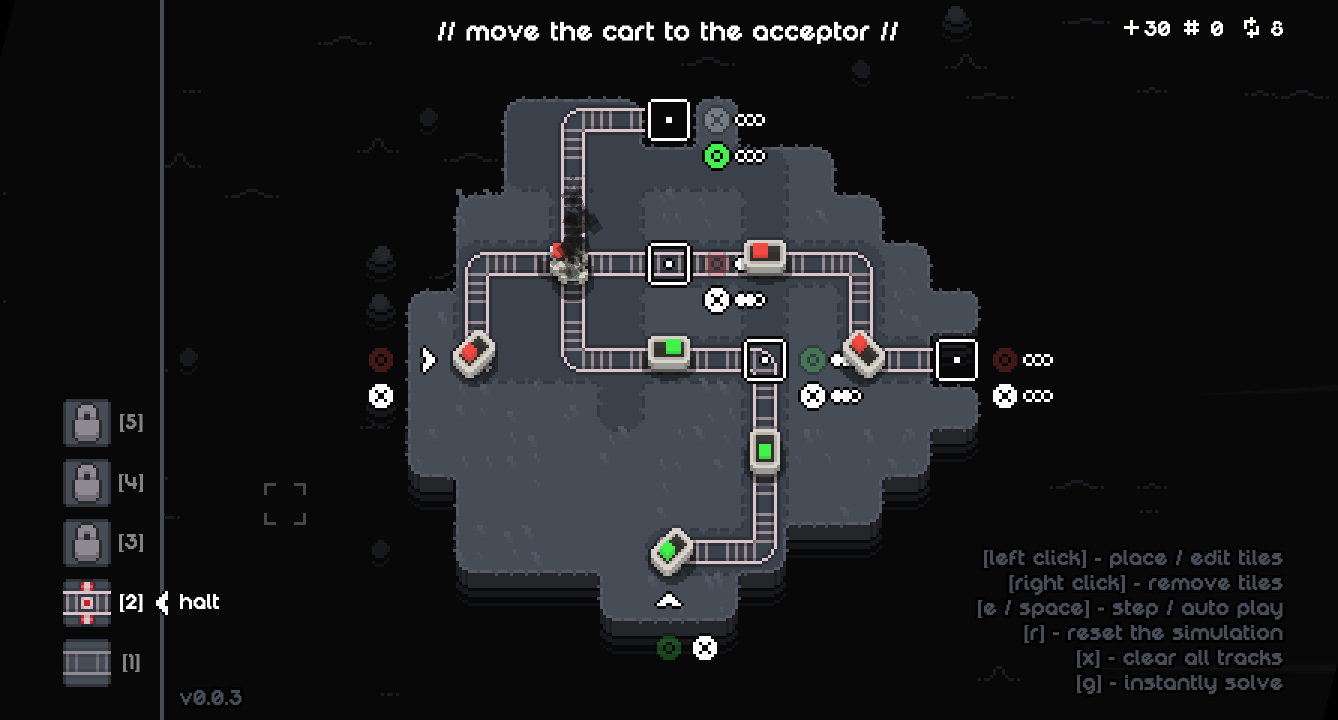Click the highlighted curved track tile on the board
Image resolution: width=1338 pixels, height=720 pixels.
click(x=764, y=359)
